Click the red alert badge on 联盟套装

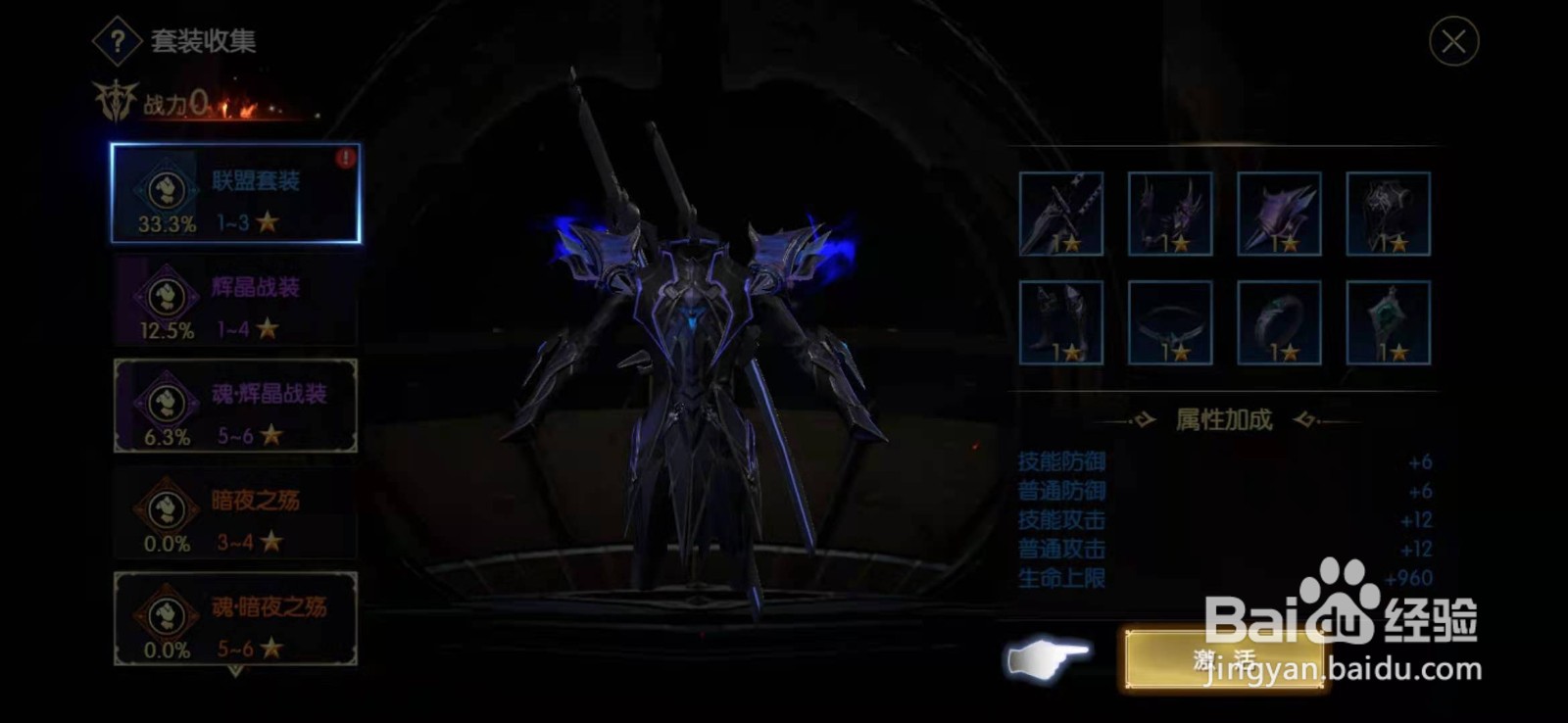[345, 156]
